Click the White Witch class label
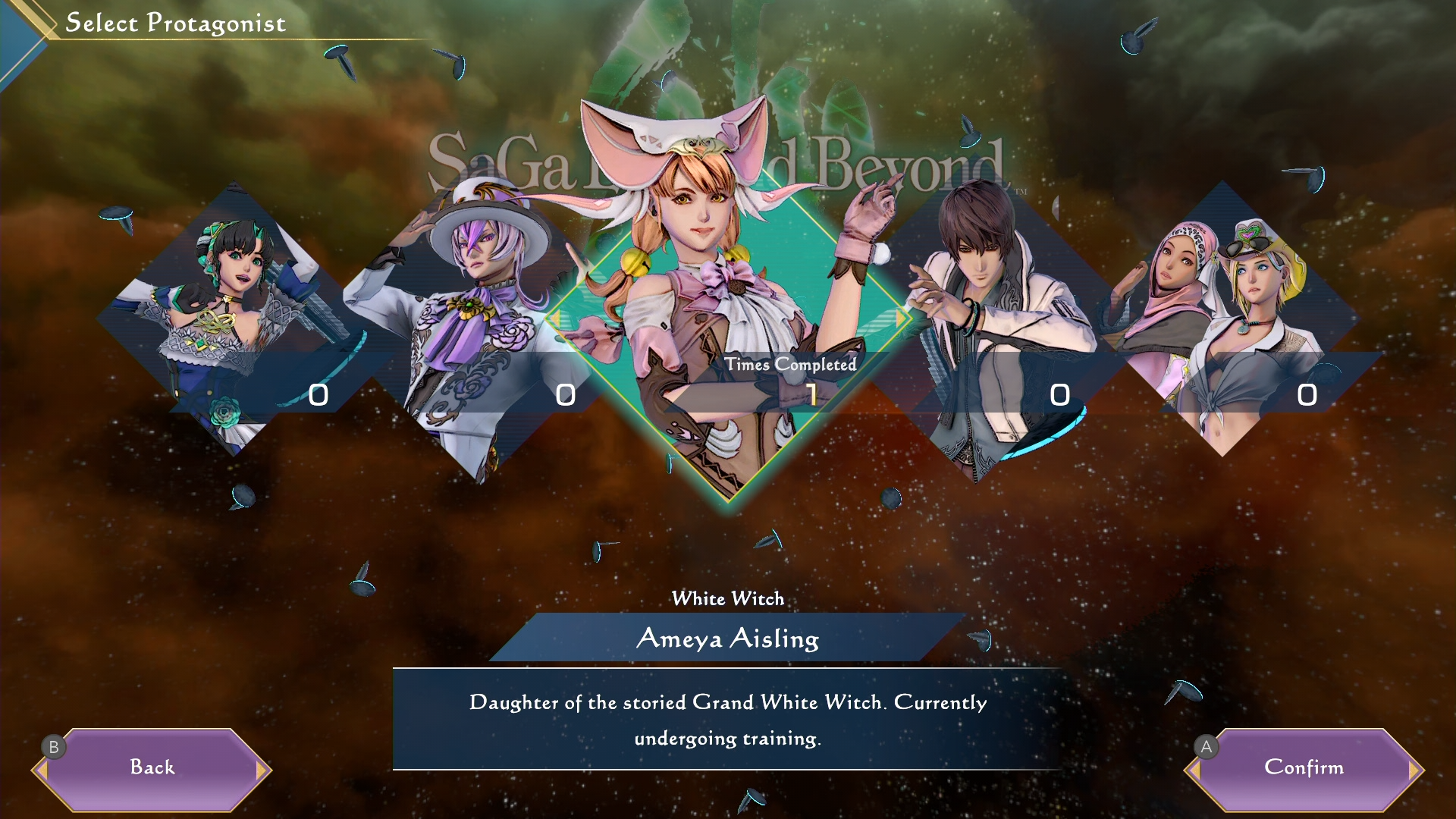The width and height of the screenshot is (1456, 819). point(728,598)
